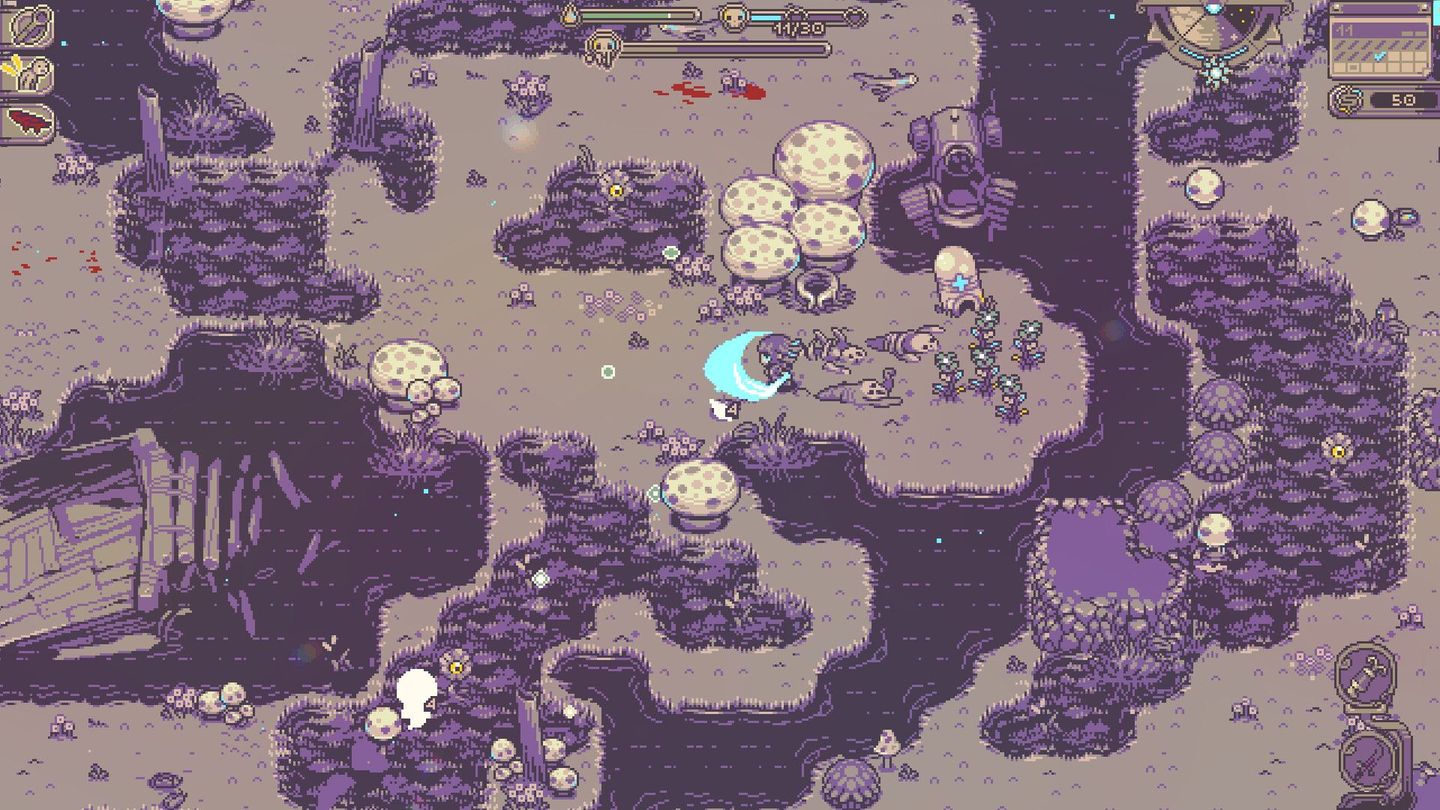Click the day number 11 on the calendar header
This screenshot has height=810, width=1440.
pyautogui.click(x=1344, y=29)
